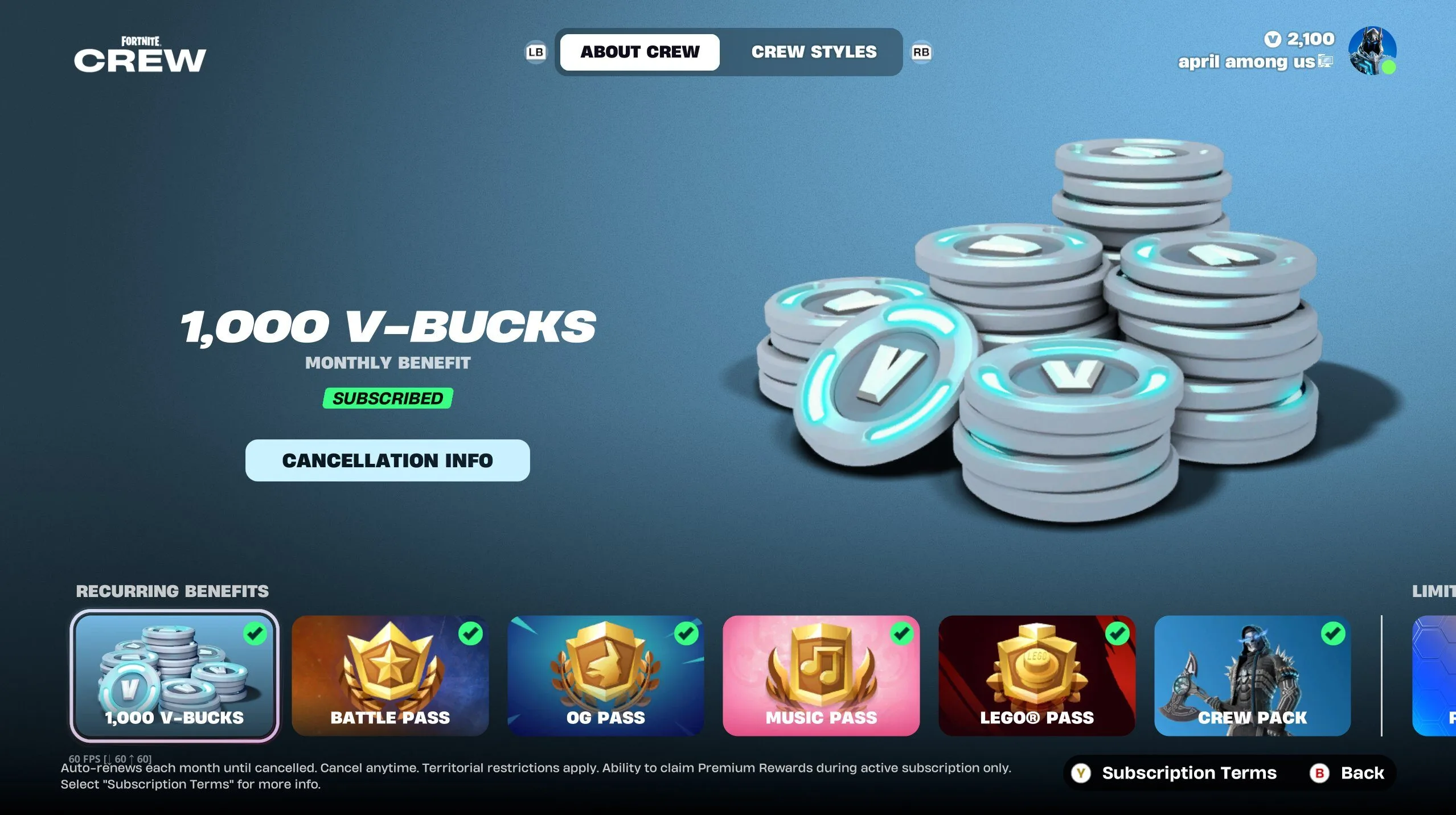
Task: Click the RB bumper icon right of Crew Styles
Action: [x=922, y=52]
